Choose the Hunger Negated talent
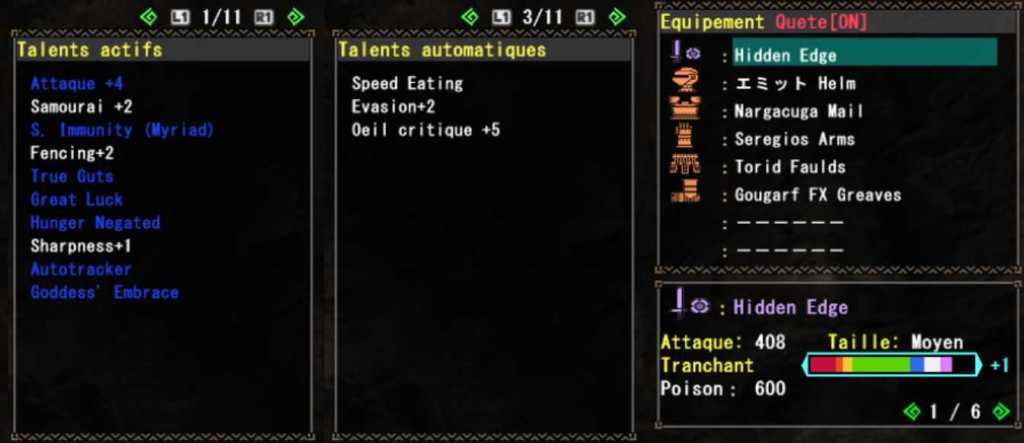 (x=95, y=223)
